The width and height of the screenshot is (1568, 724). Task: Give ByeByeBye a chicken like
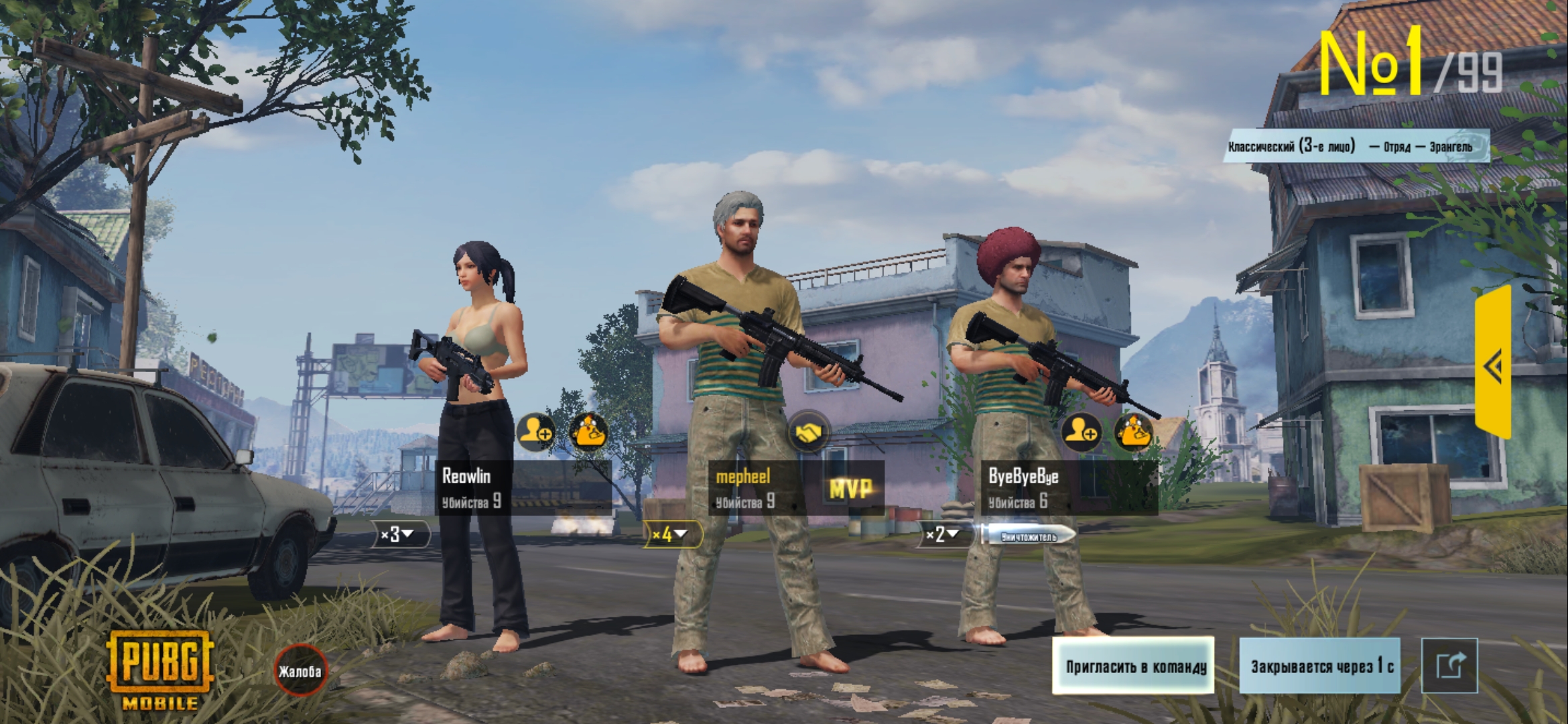coord(1134,432)
